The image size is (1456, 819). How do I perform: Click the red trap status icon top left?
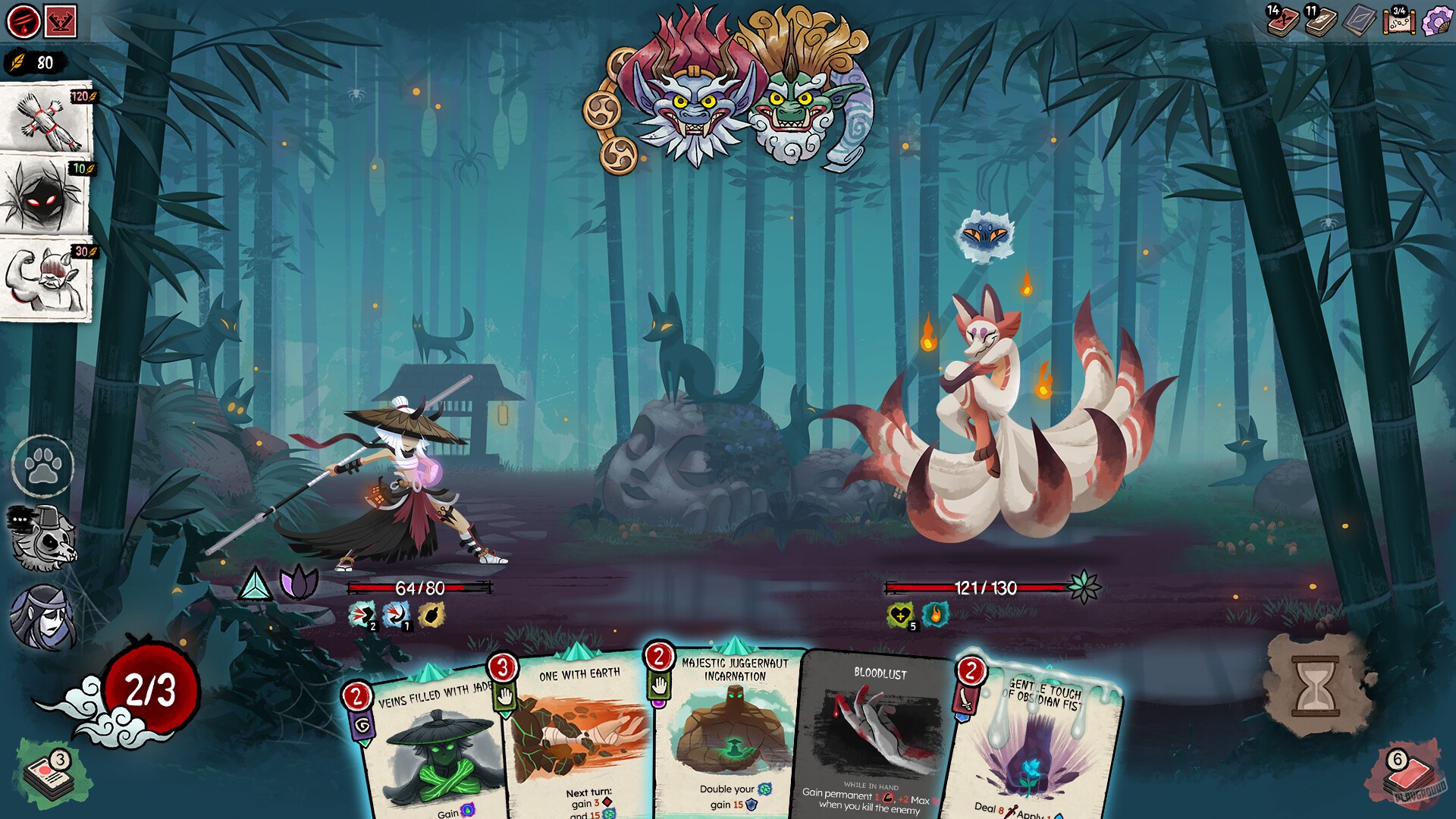[62, 20]
